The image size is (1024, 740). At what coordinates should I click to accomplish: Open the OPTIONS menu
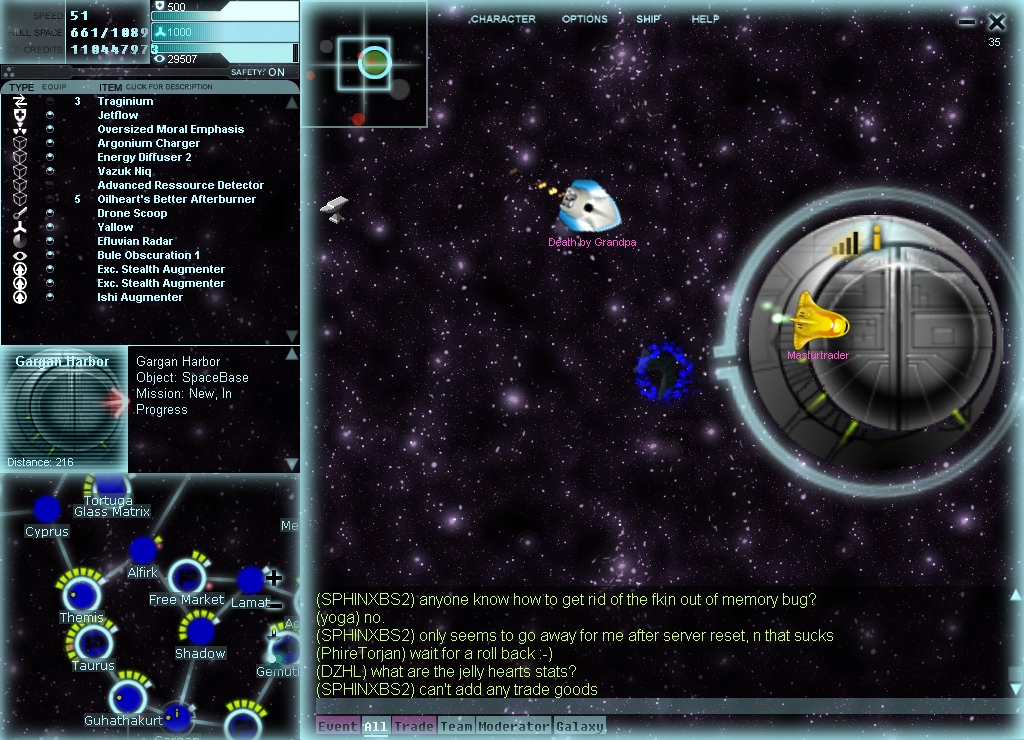click(x=584, y=19)
